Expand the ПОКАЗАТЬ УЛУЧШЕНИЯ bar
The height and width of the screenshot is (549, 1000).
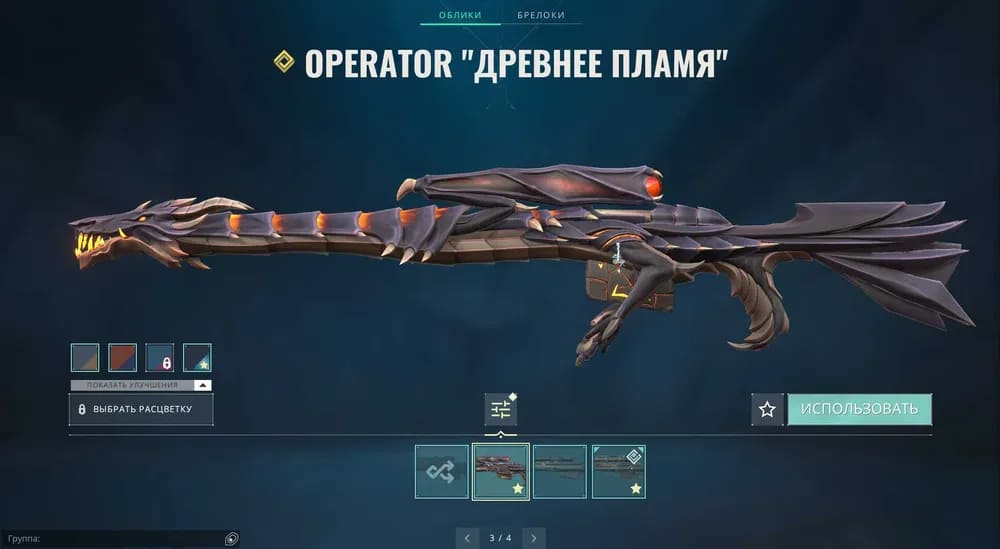(141, 385)
